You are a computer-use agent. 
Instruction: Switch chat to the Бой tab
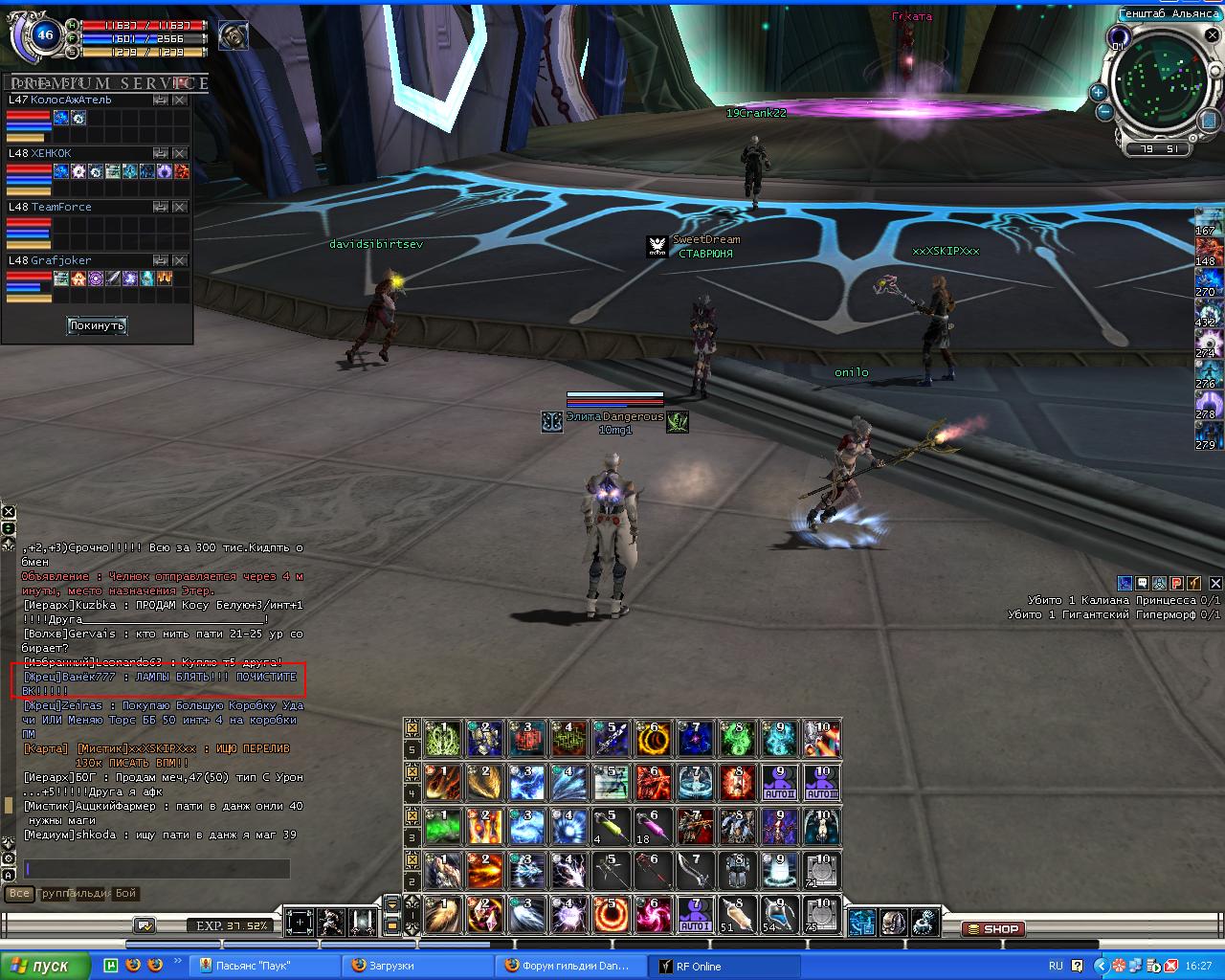click(126, 893)
